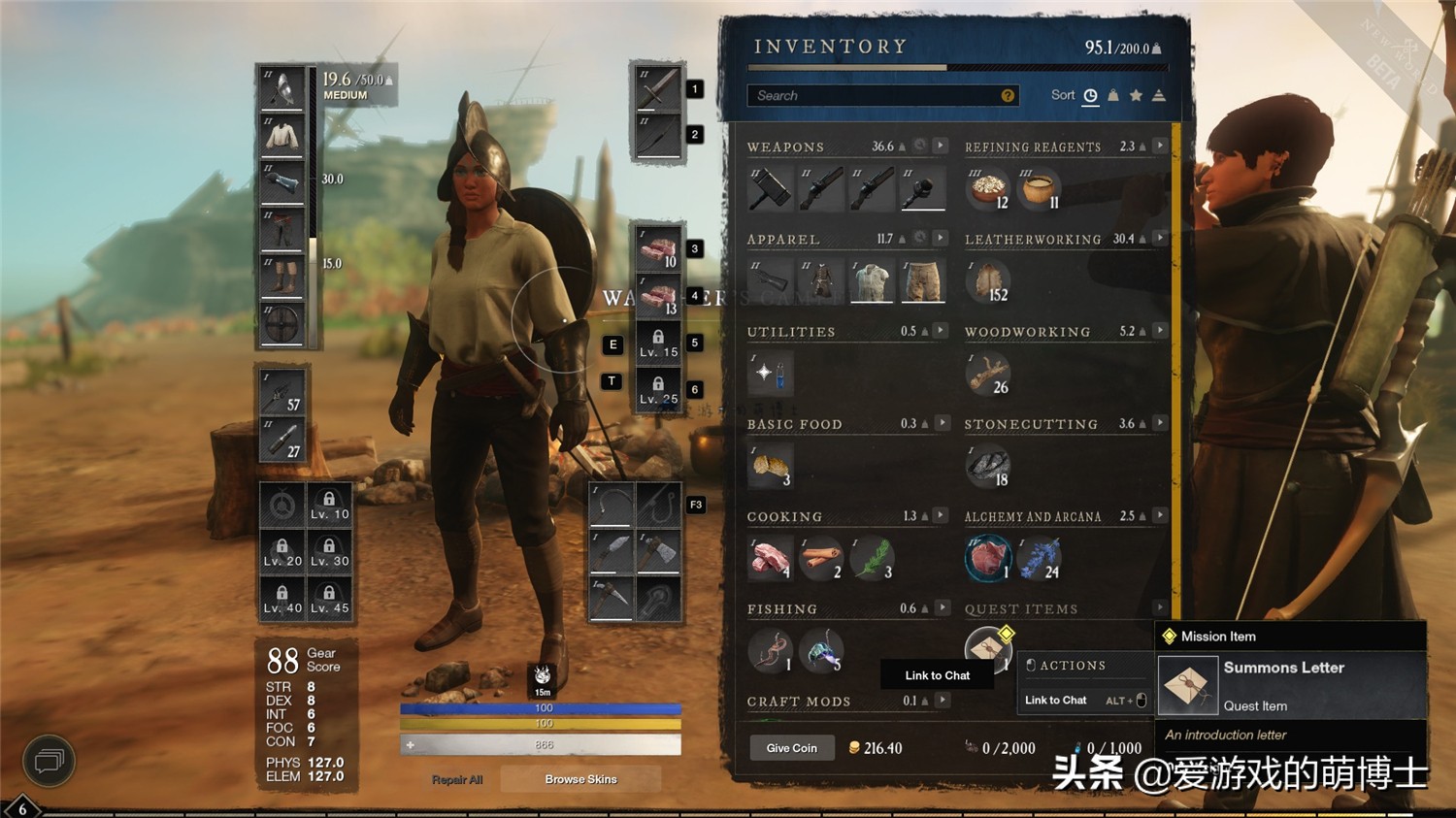This screenshot has width=1456, height=818.
Task: Click the Give Coin button
Action: pos(791,748)
